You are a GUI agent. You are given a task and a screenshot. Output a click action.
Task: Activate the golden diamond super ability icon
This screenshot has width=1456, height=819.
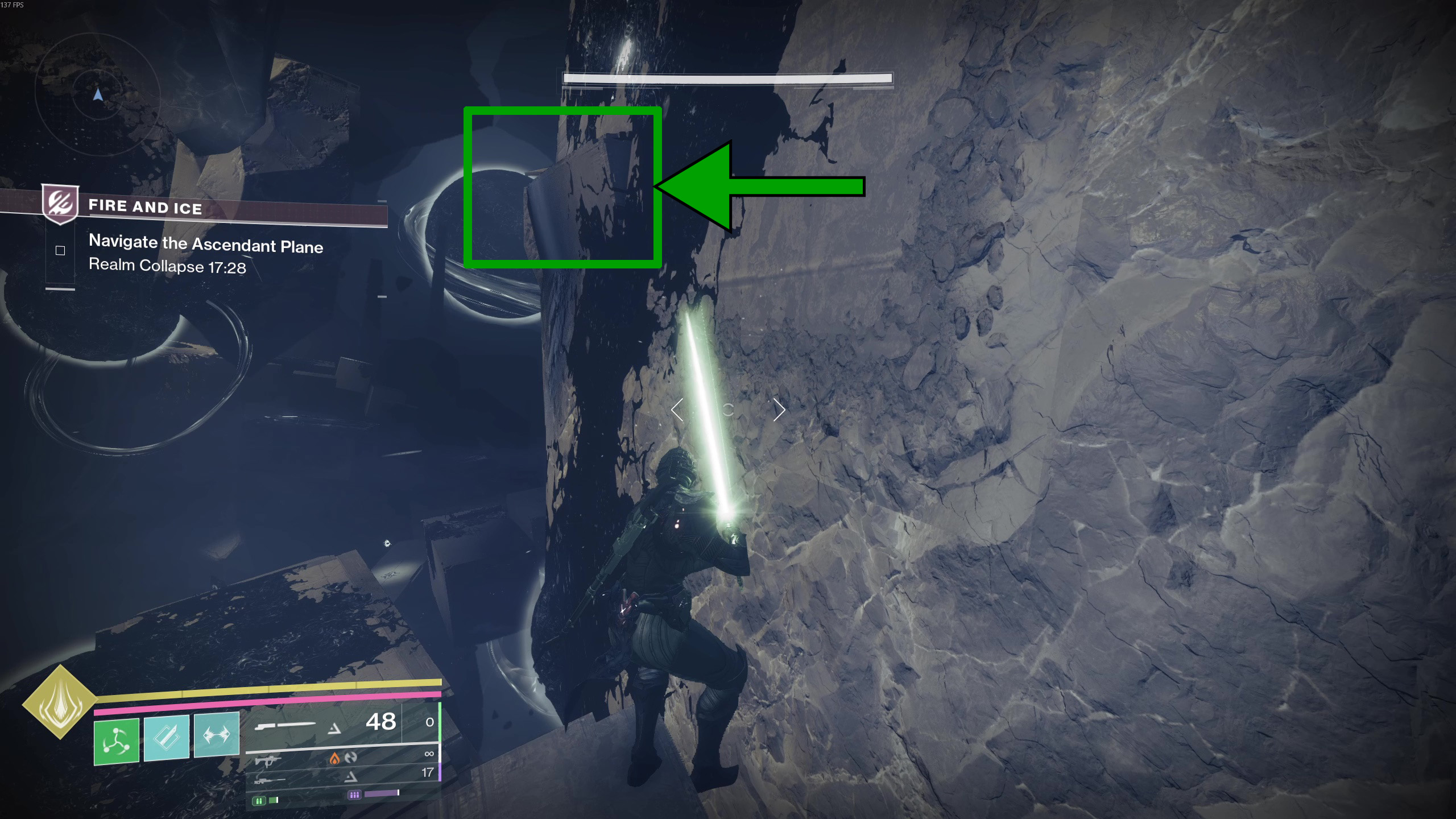(59, 702)
